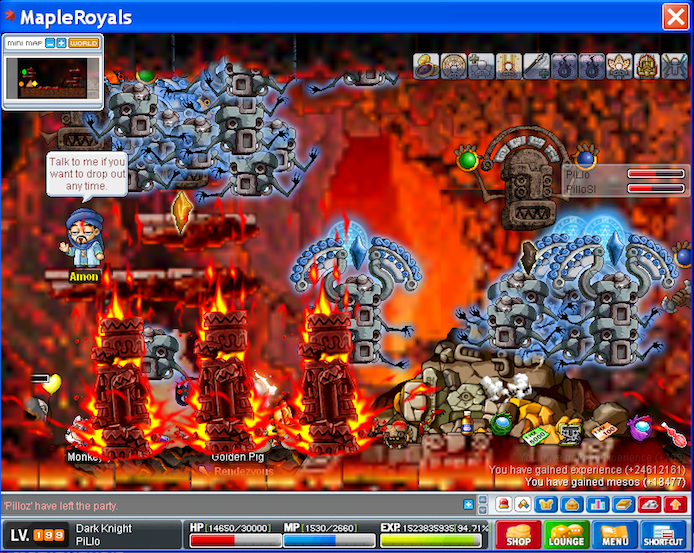The width and height of the screenshot is (694, 553).
Task: Expand the chat log with plus button
Action: [469, 505]
